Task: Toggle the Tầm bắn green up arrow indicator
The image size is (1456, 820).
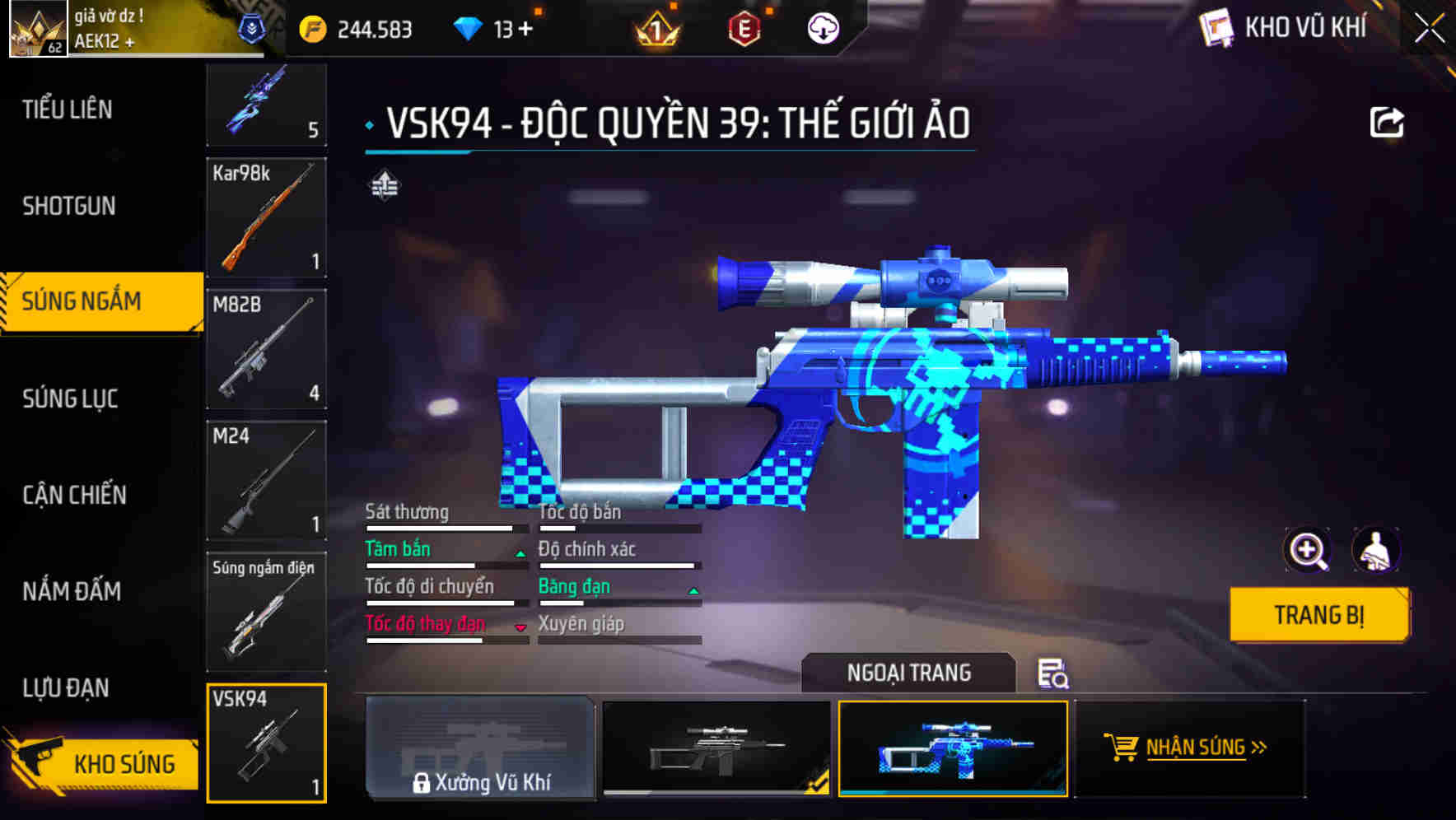Action: click(x=520, y=552)
